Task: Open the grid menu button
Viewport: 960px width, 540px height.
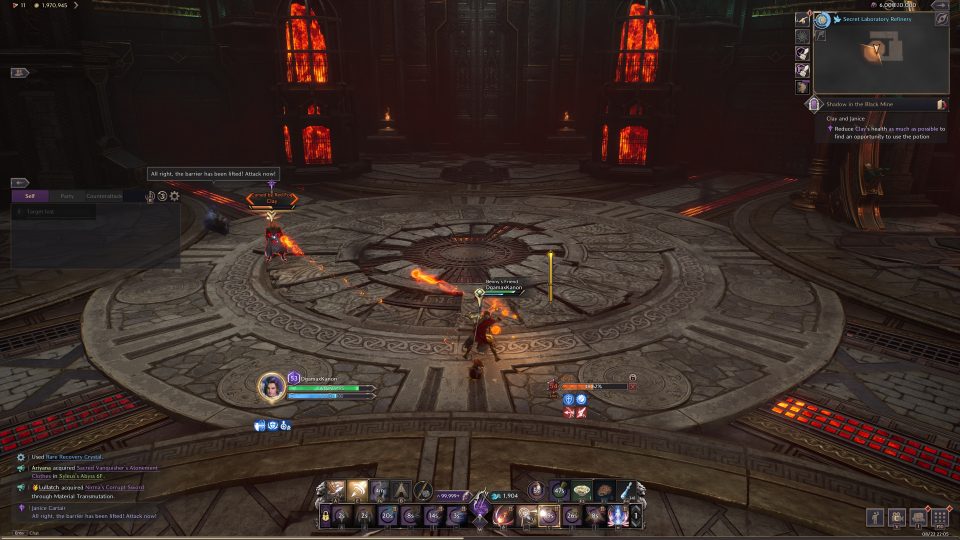Action: coord(939,518)
